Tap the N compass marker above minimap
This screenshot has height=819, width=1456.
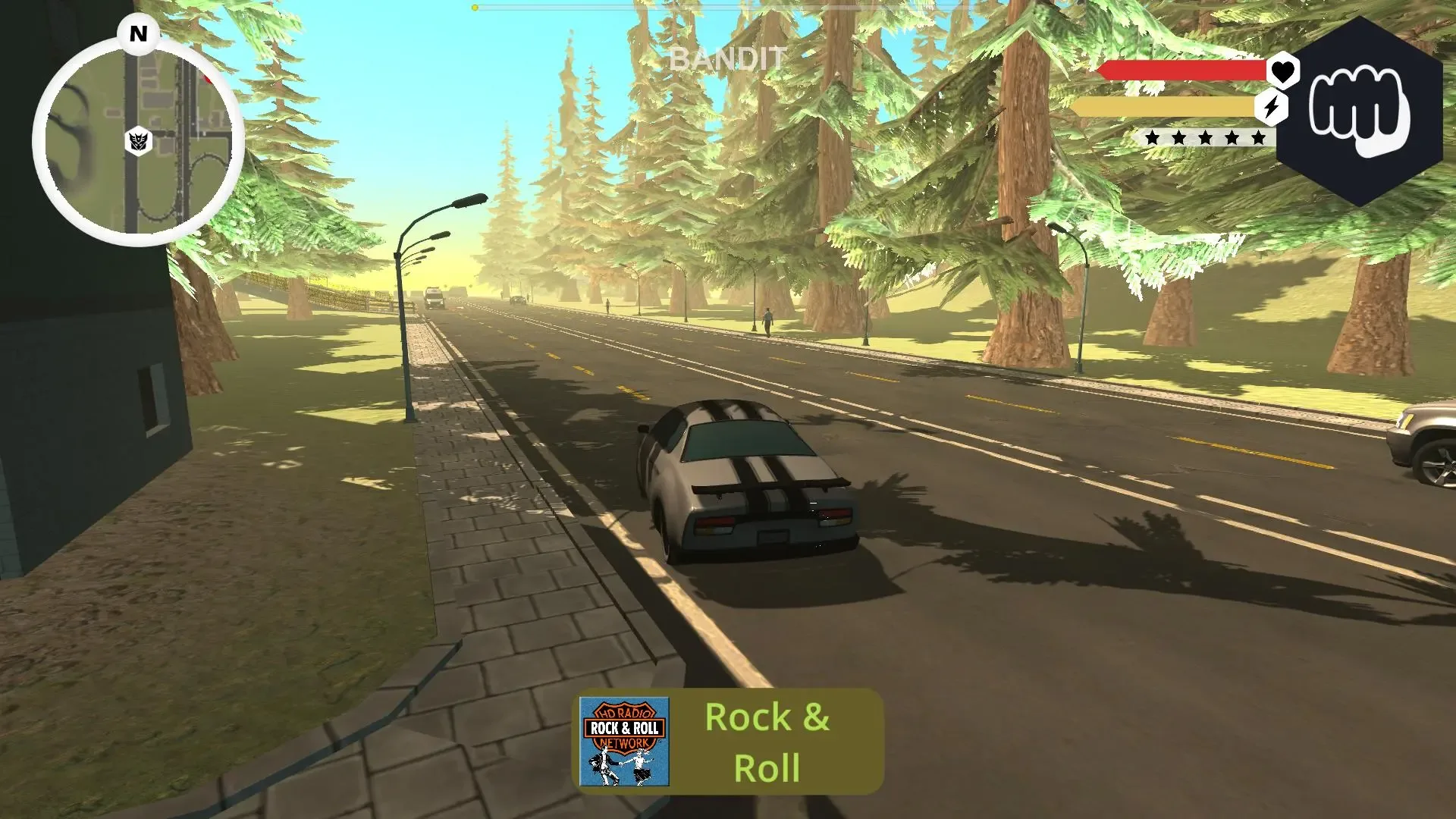pyautogui.click(x=137, y=33)
